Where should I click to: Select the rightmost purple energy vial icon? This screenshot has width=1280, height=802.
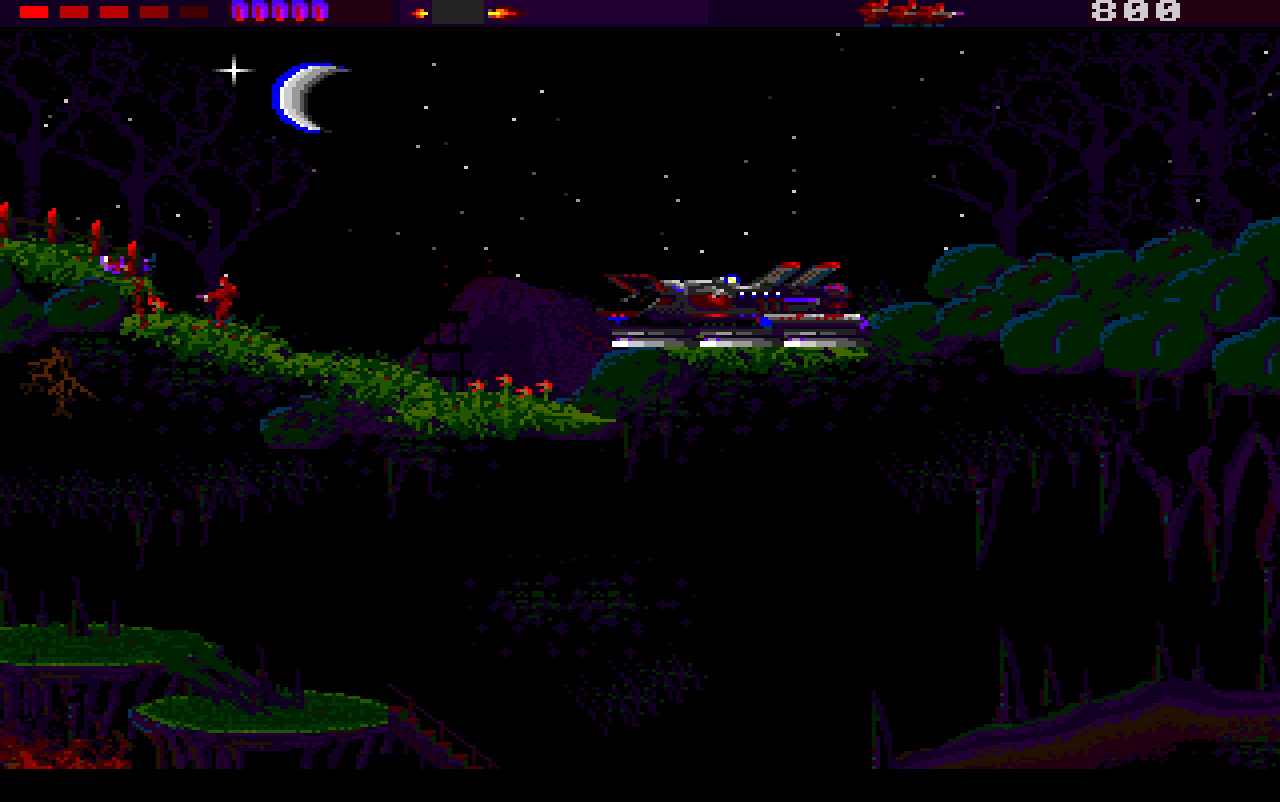(319, 12)
